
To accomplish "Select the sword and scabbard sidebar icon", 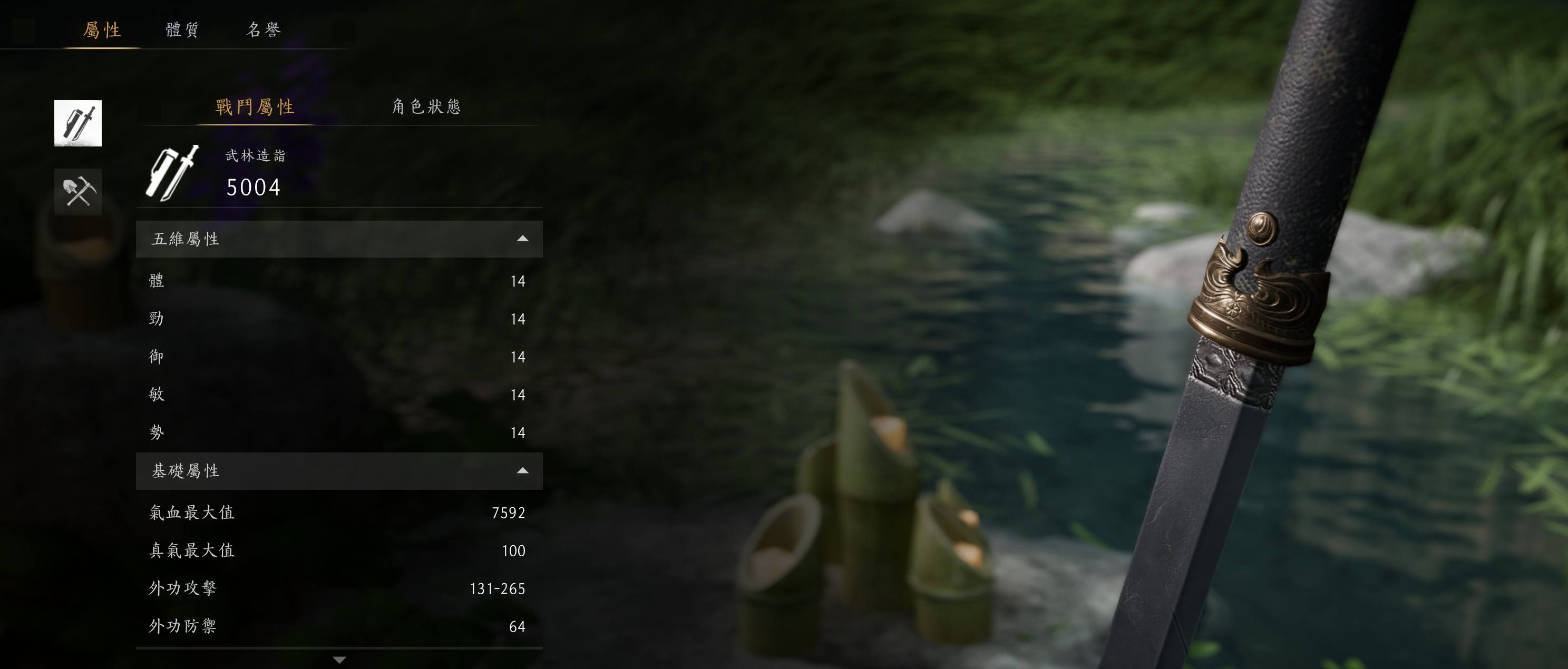I will coord(78,123).
